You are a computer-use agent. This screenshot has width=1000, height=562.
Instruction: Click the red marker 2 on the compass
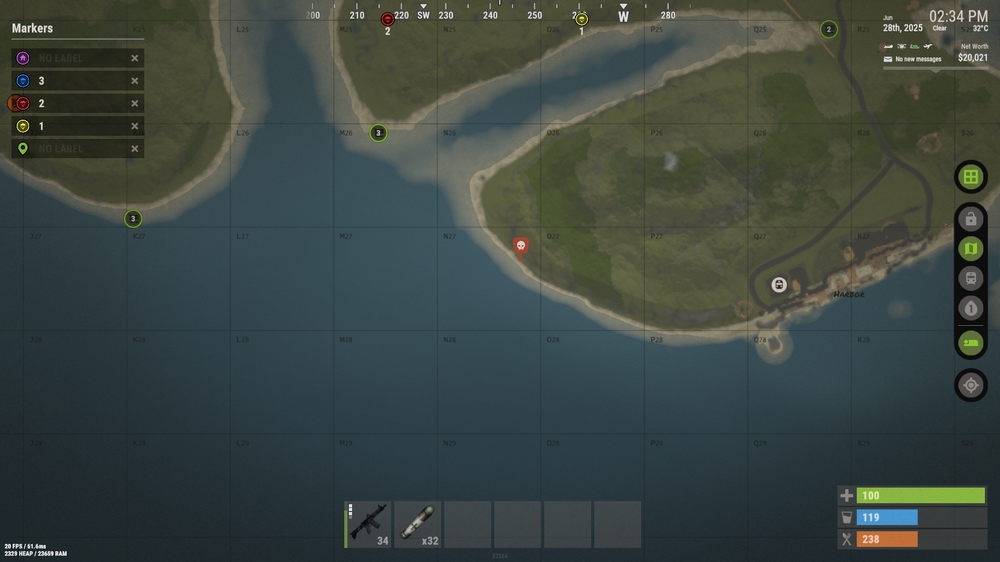[x=388, y=19]
